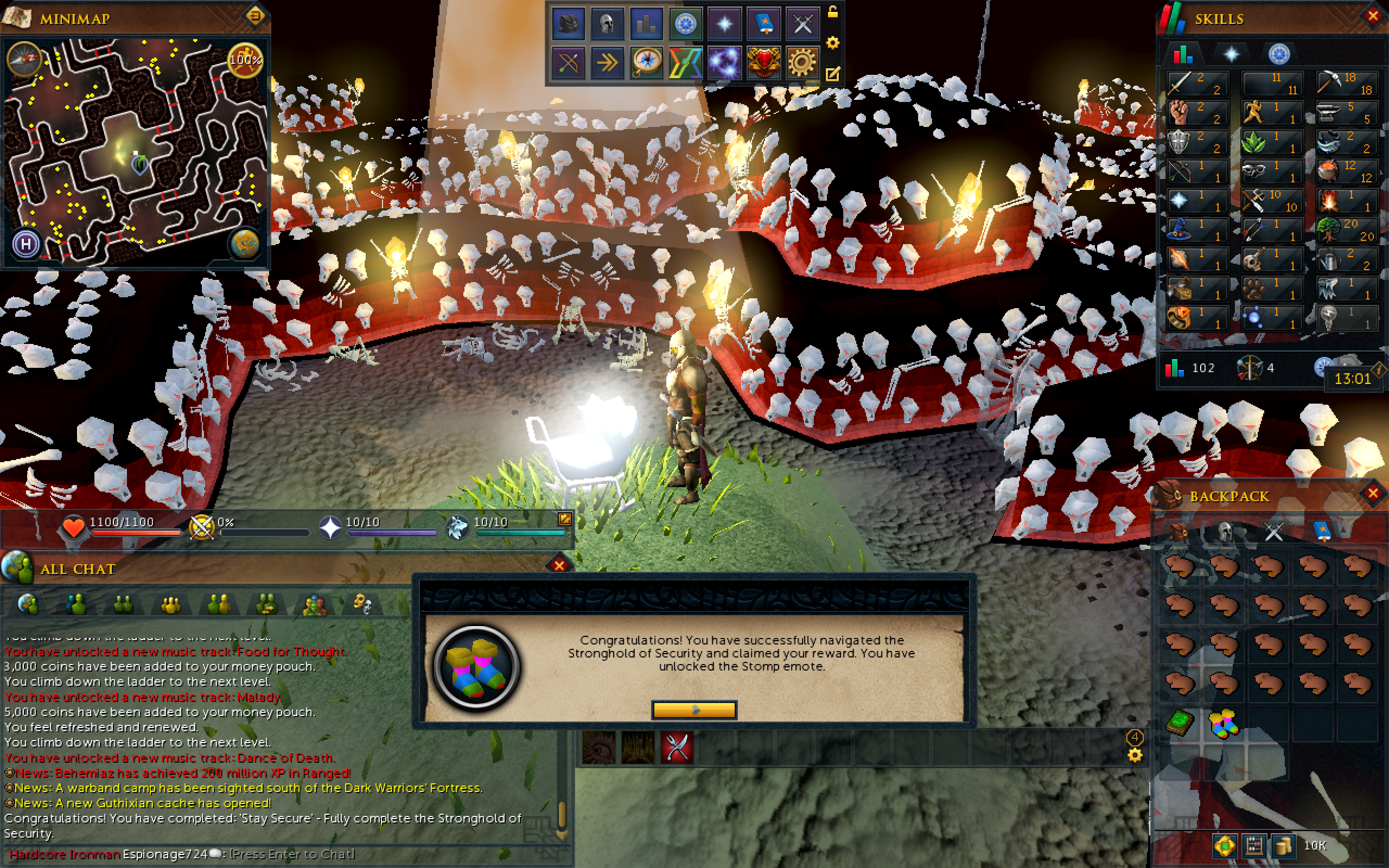1389x868 pixels.
Task: Click the red gem crest ribbon icon
Action: click(763, 62)
